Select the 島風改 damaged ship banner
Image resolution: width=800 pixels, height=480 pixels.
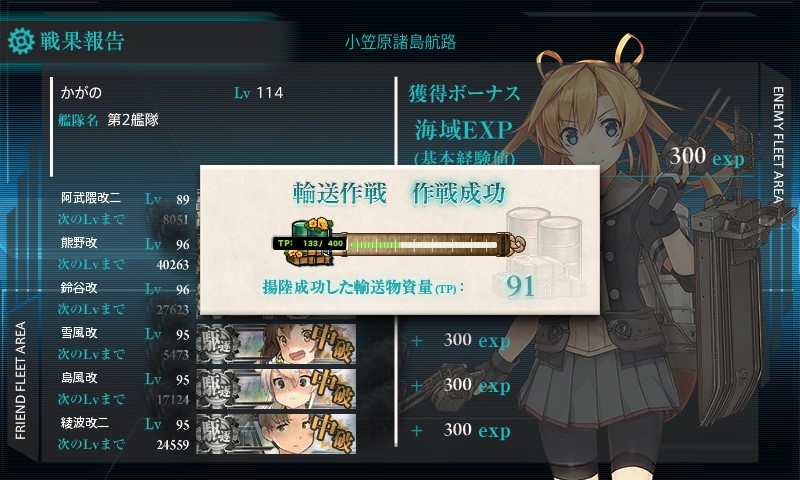tap(278, 385)
